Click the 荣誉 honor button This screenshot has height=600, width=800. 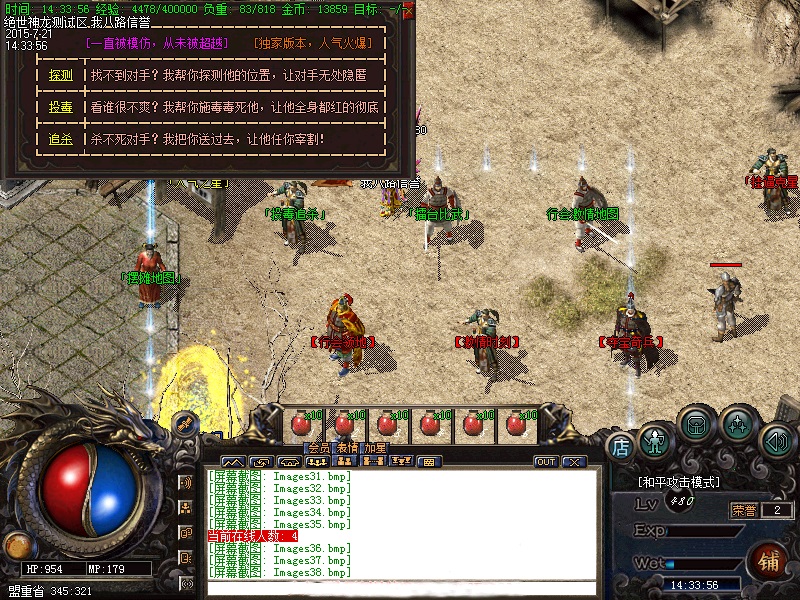(x=744, y=510)
